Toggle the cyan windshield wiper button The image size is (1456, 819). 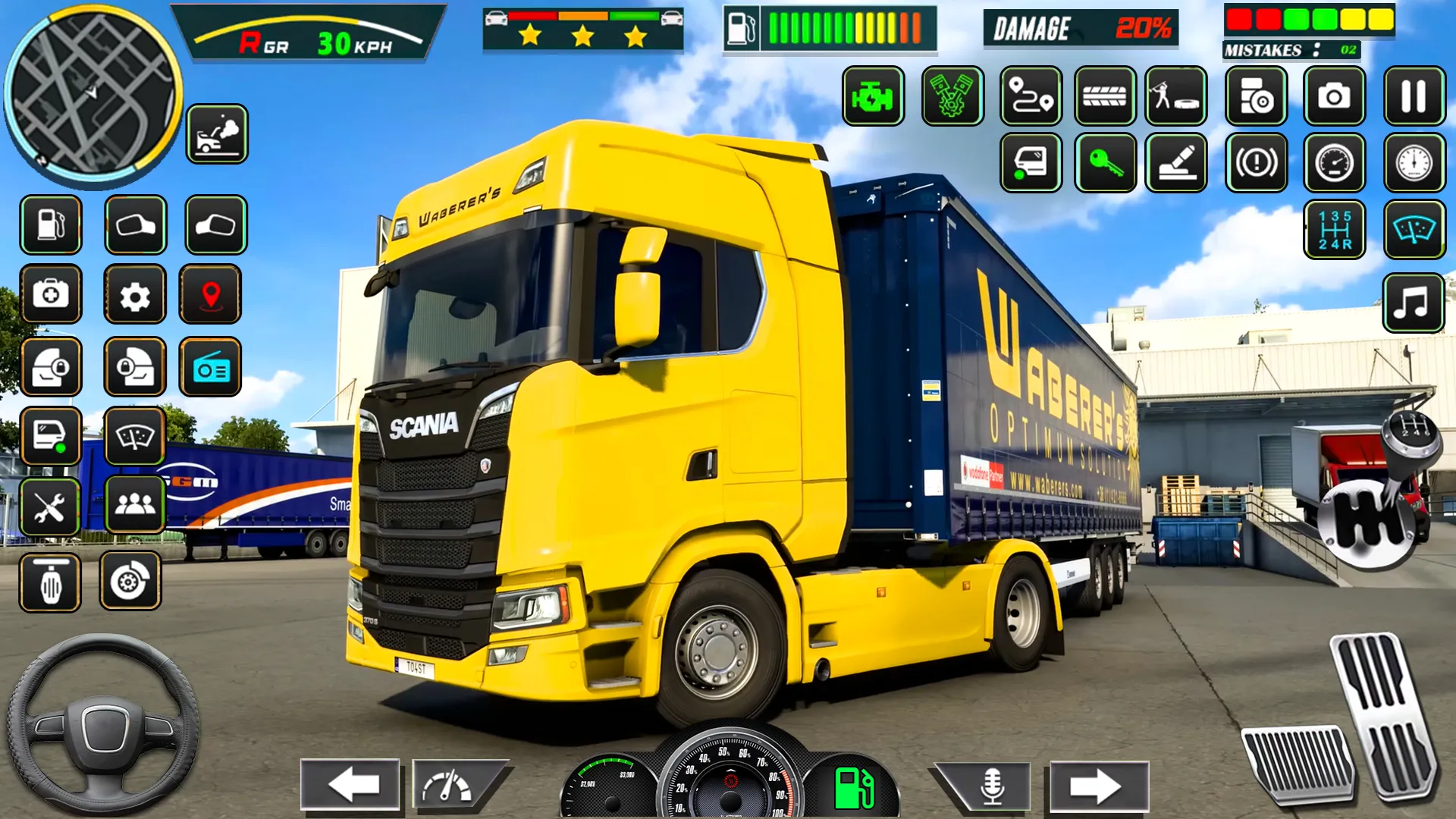point(1414,230)
